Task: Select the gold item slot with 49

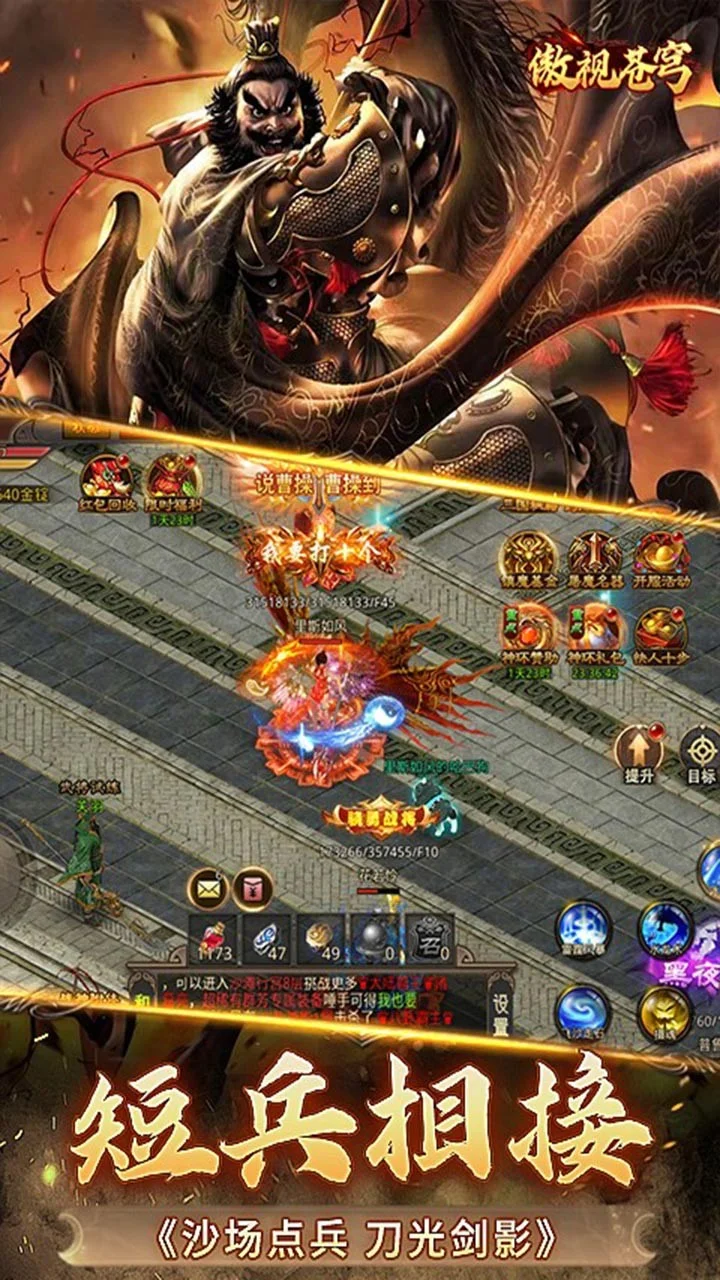Action: tap(322, 939)
